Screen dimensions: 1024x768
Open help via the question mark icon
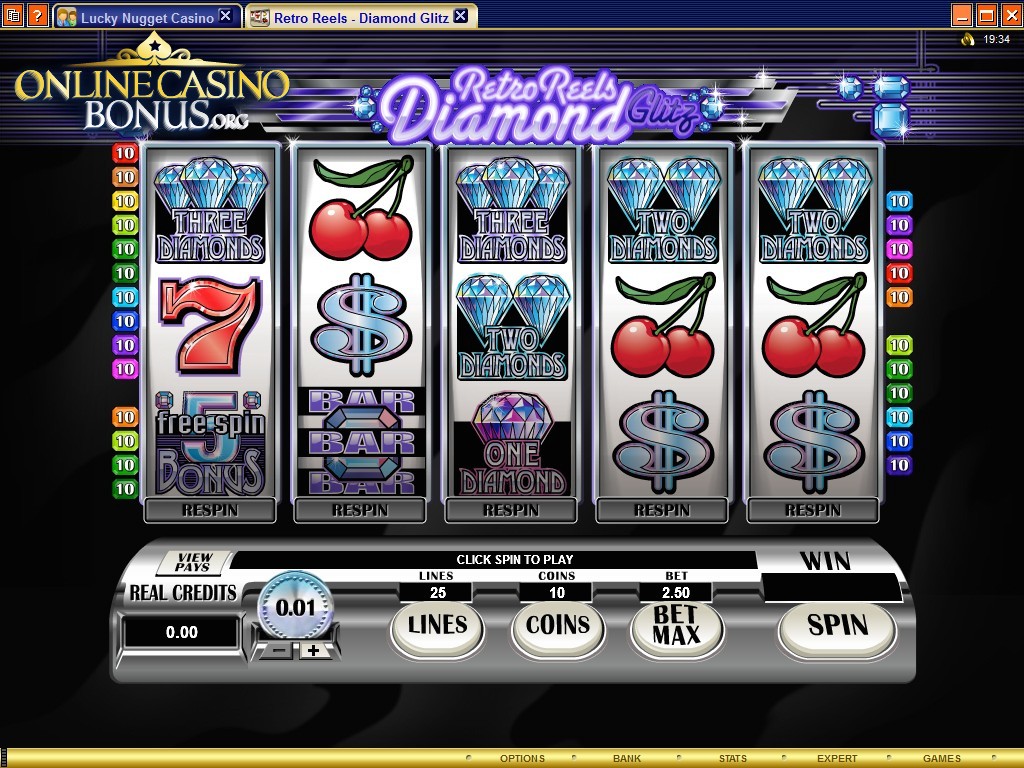coord(37,15)
